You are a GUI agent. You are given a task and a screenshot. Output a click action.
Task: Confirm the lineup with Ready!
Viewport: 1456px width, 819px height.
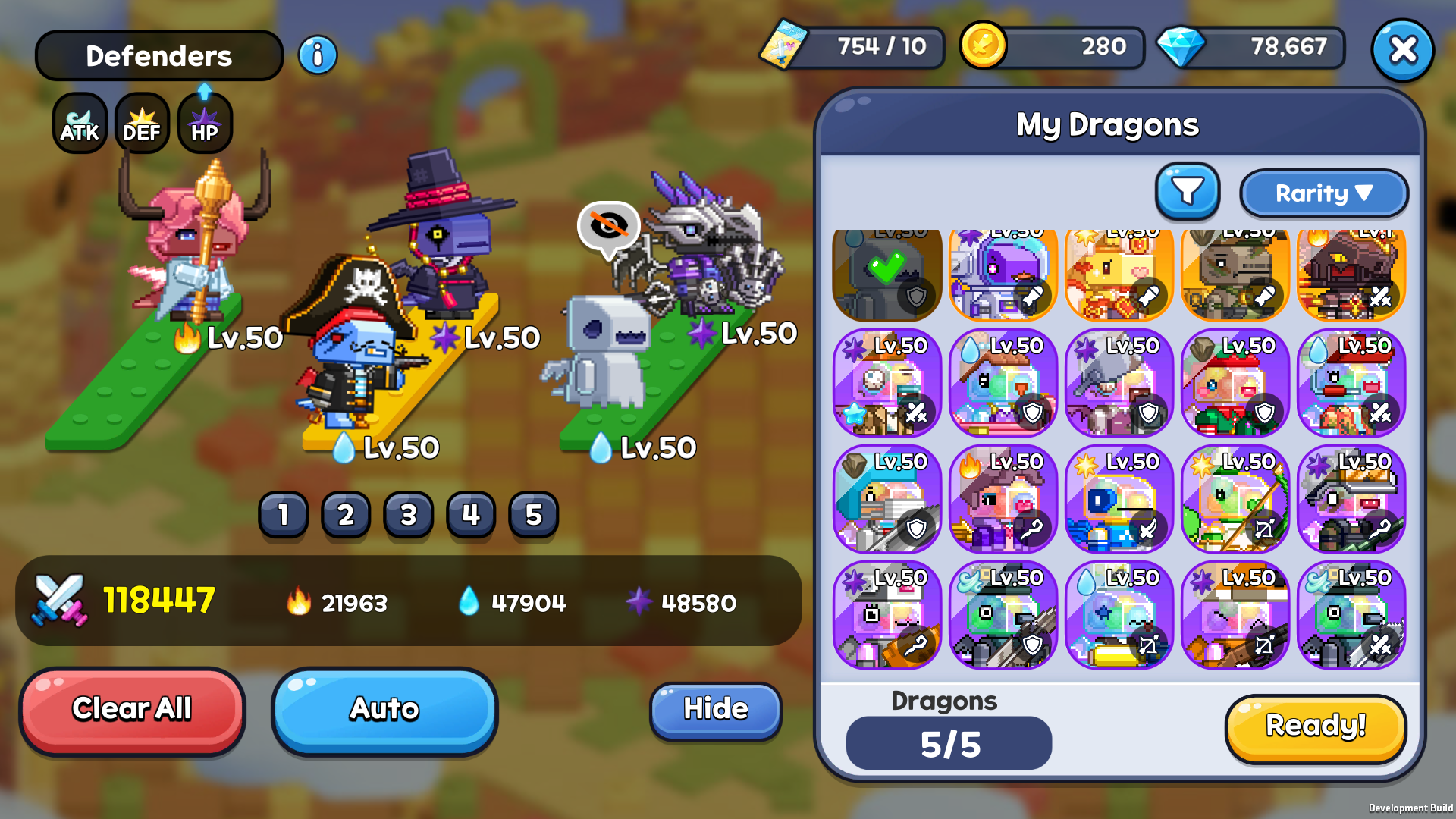1316,726
